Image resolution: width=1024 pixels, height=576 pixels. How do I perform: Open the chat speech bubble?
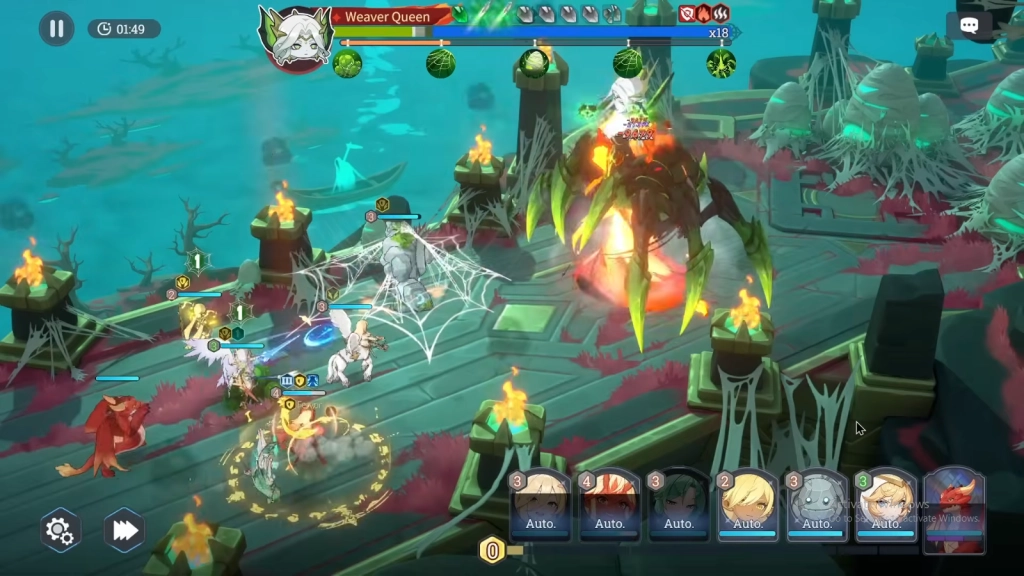[969, 27]
